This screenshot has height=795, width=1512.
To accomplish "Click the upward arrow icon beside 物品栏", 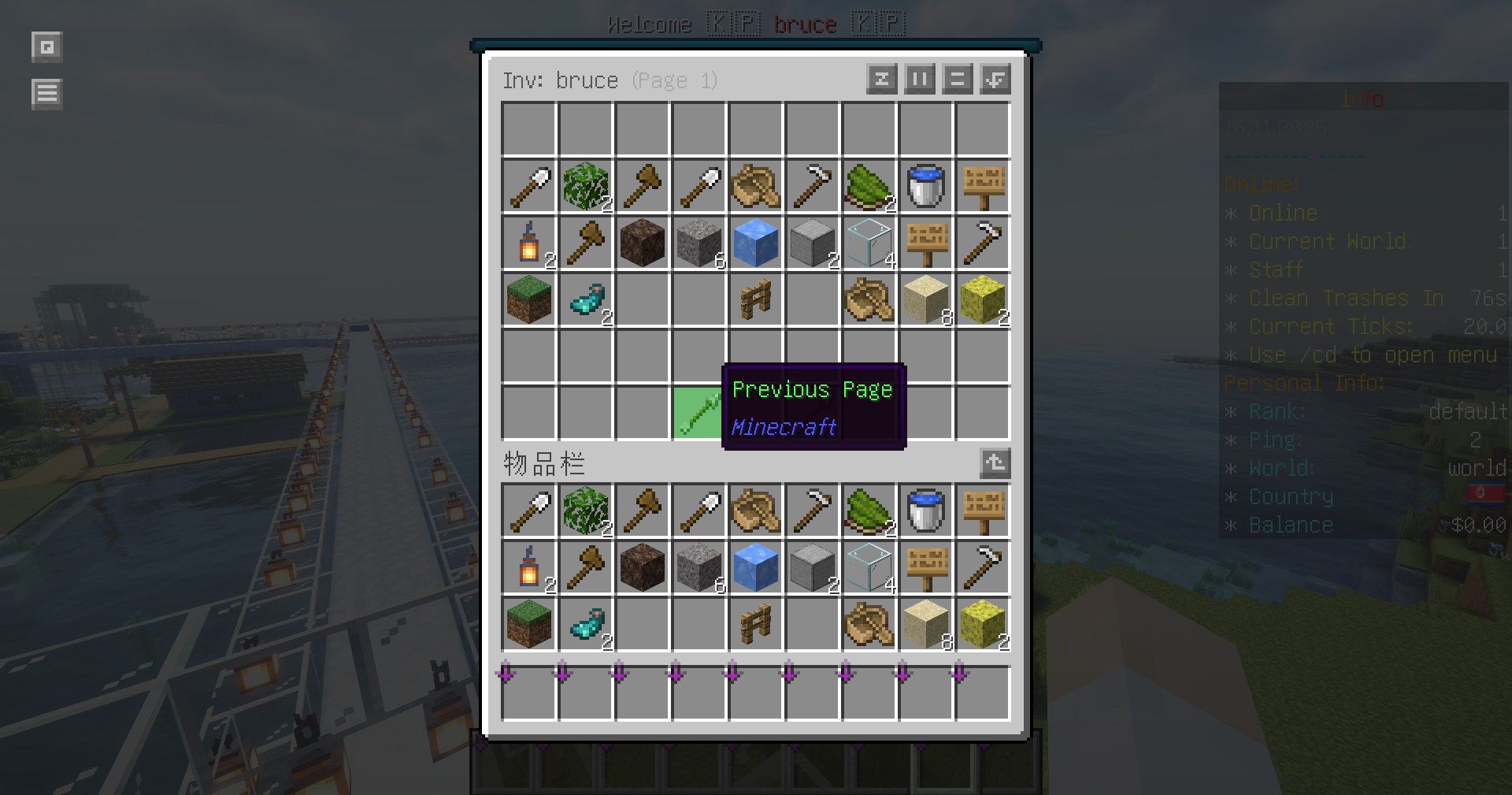I will tap(995, 464).
